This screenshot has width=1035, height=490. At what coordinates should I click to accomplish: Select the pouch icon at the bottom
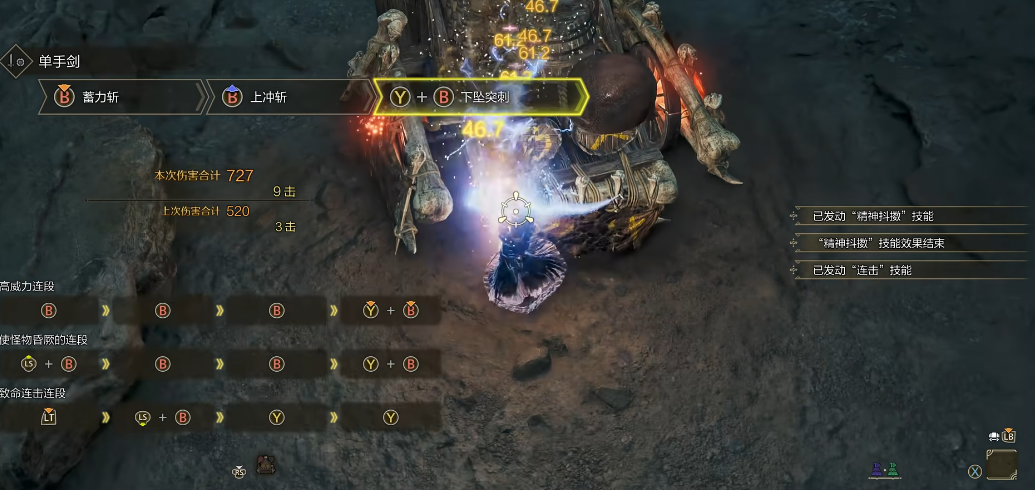(267, 464)
